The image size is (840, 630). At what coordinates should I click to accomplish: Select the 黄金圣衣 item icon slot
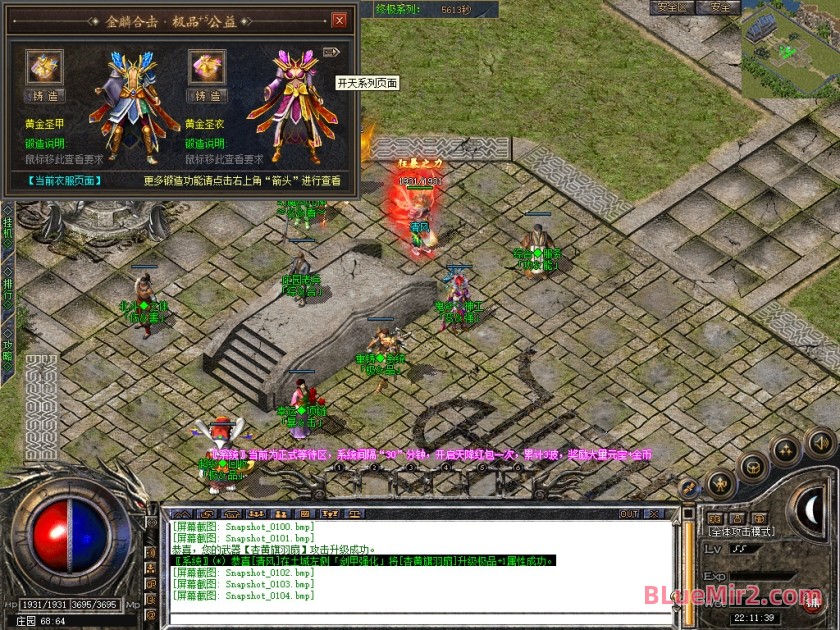pos(207,67)
